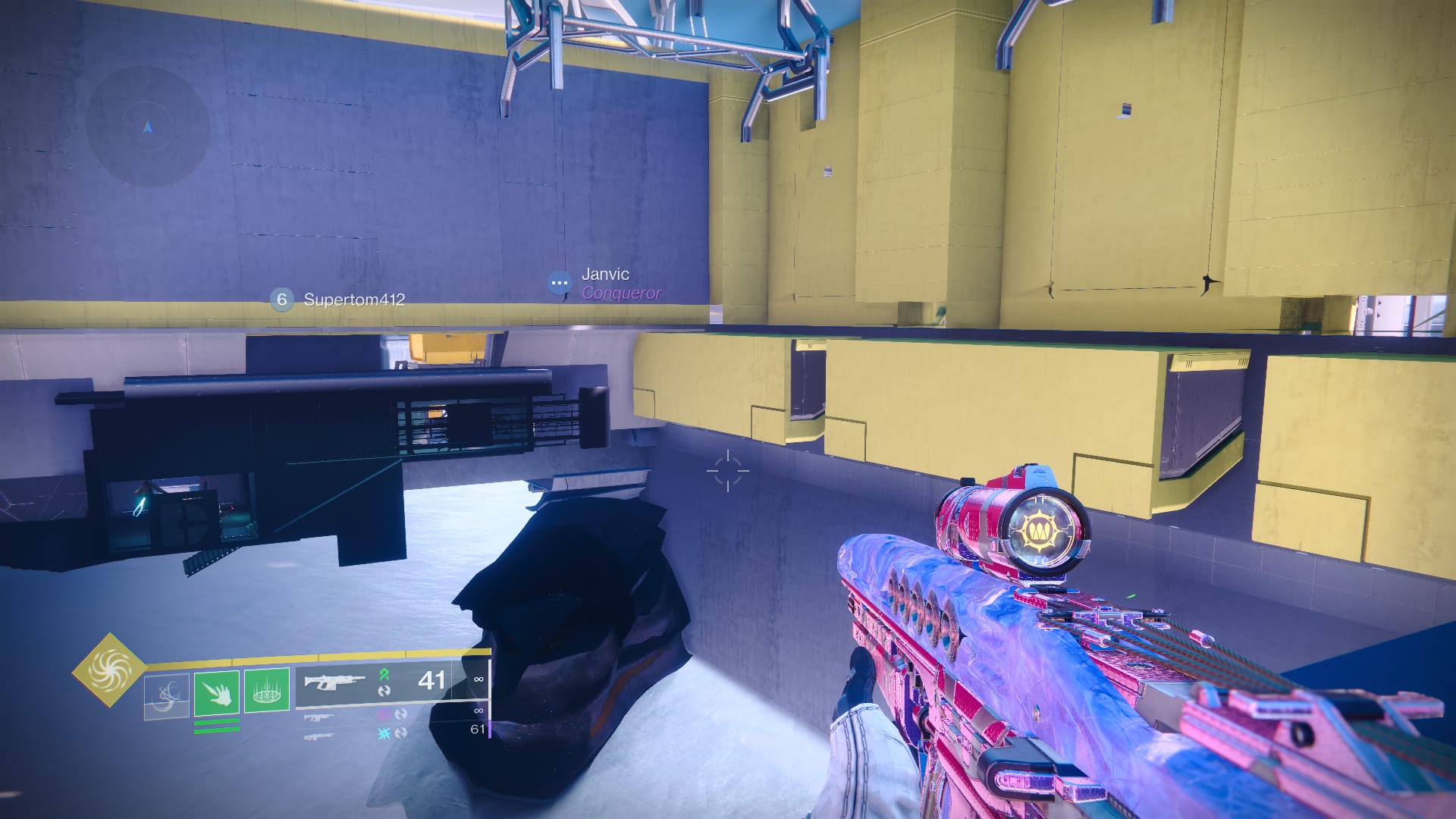This screenshot has width=1456, height=819.
Task: Click the radar compass in the top-left
Action: point(148,127)
